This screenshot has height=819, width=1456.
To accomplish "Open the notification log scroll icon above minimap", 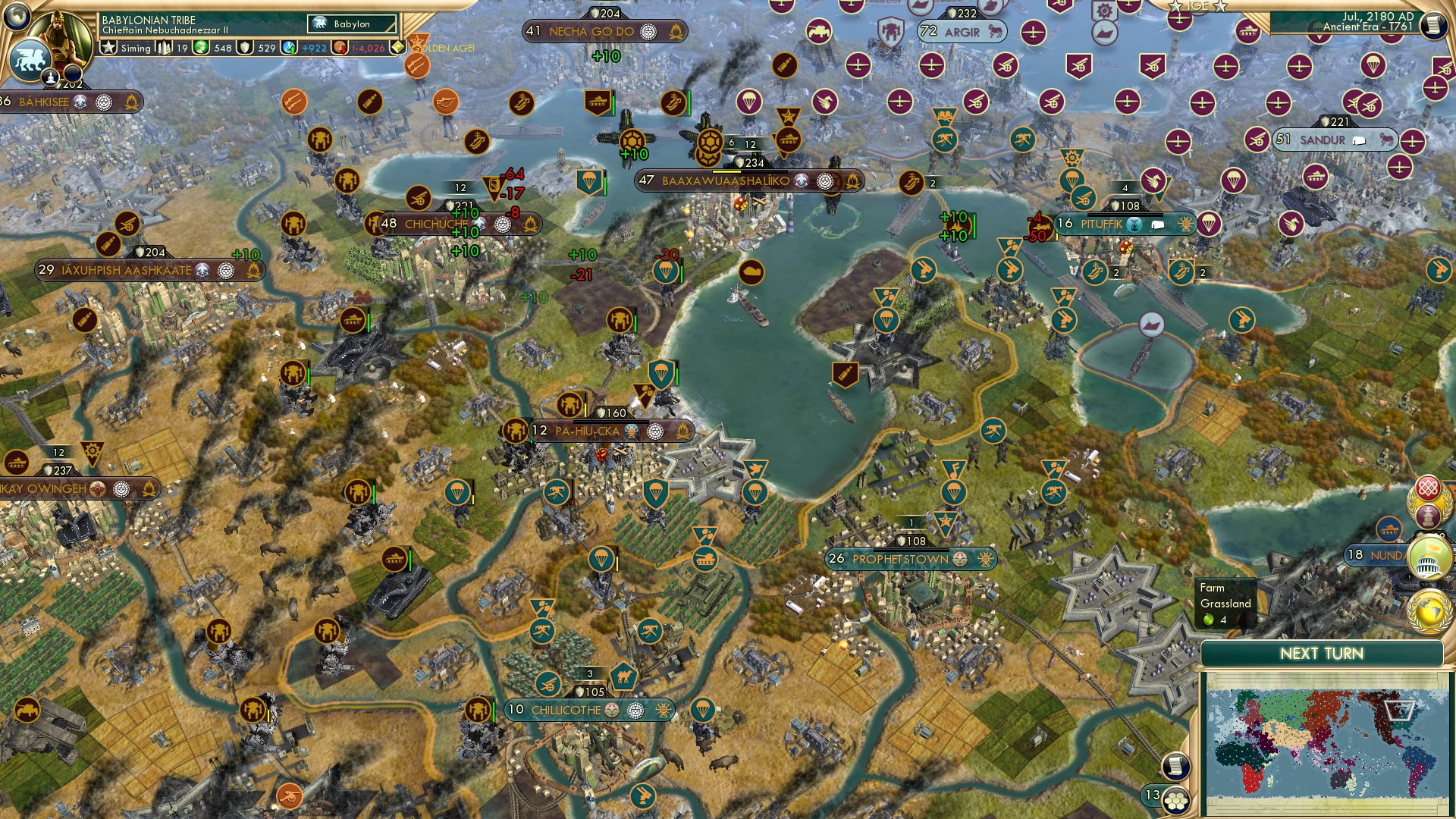I will [x=1175, y=765].
